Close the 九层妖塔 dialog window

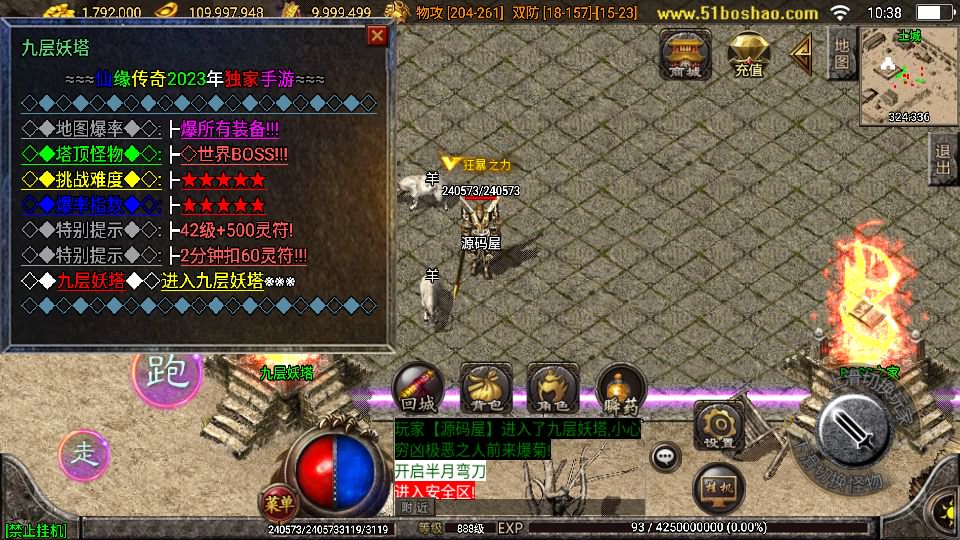click(377, 37)
